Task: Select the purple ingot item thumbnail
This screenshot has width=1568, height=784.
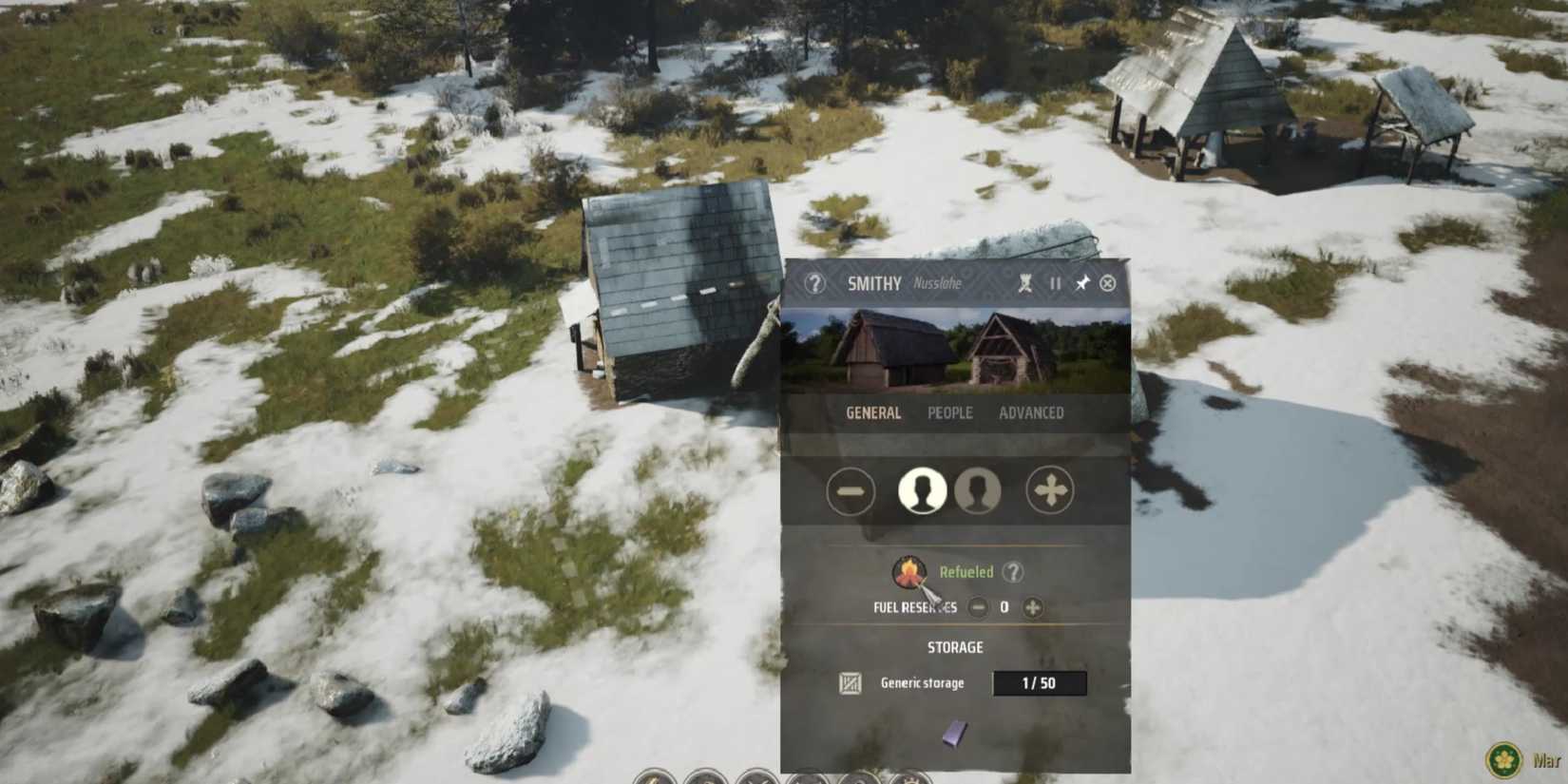Action: pos(954,733)
